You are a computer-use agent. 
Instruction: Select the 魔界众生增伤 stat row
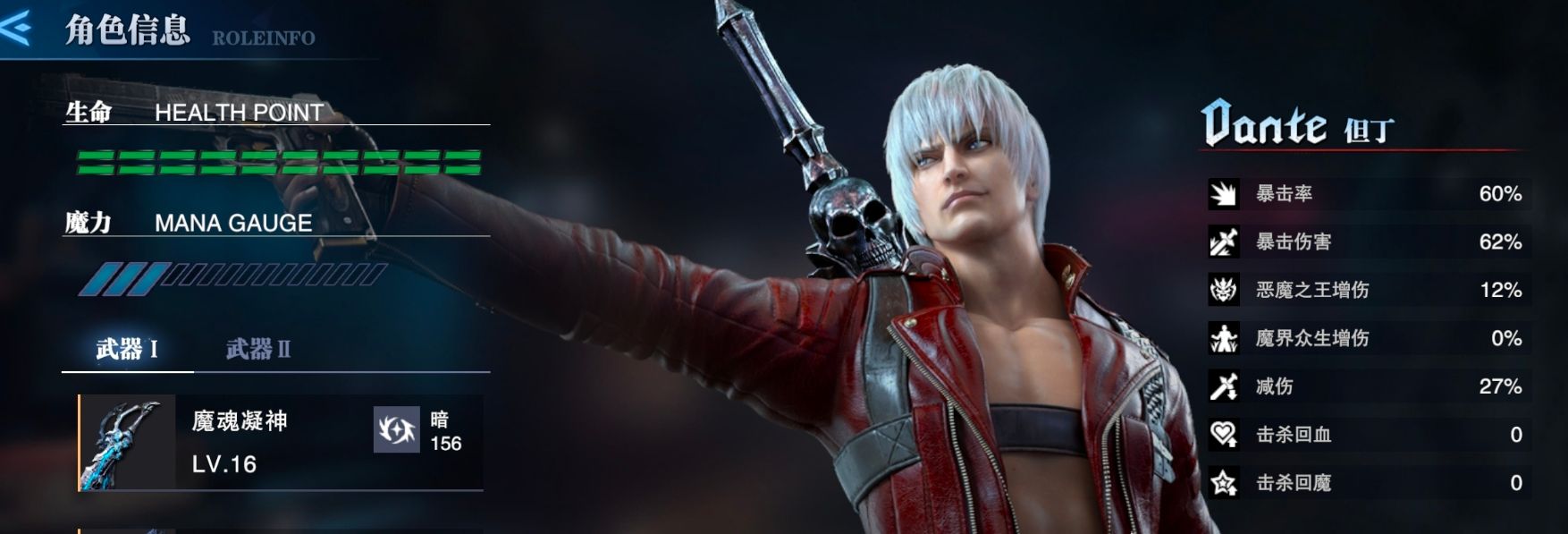coord(1368,339)
